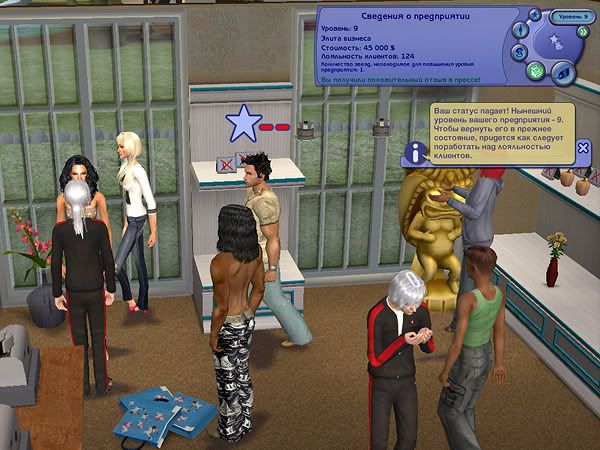The height and width of the screenshot is (450, 600).
Task: Open the cash banknote icon button
Action: pyautogui.click(x=562, y=71)
